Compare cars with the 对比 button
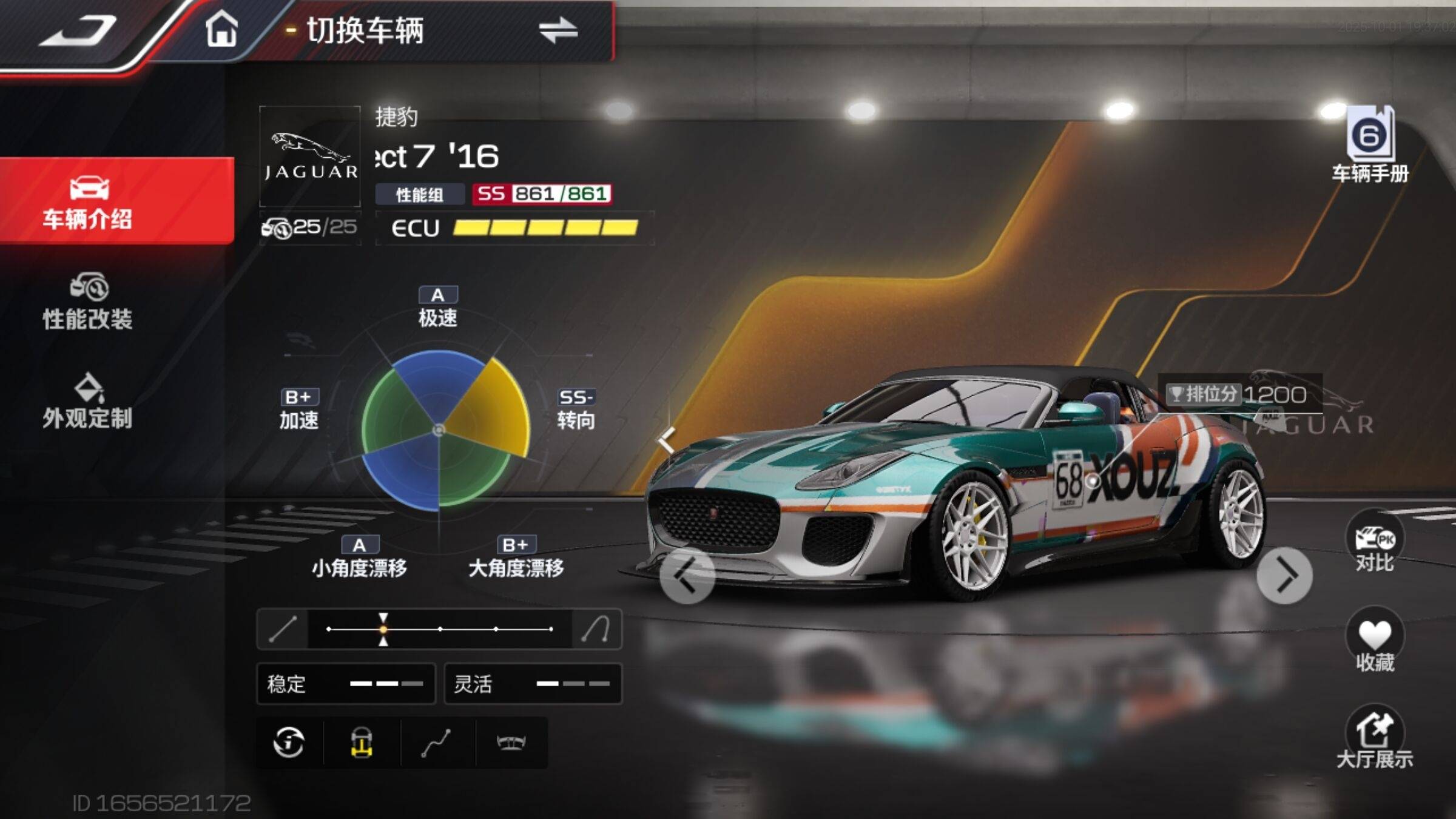 [x=1375, y=543]
